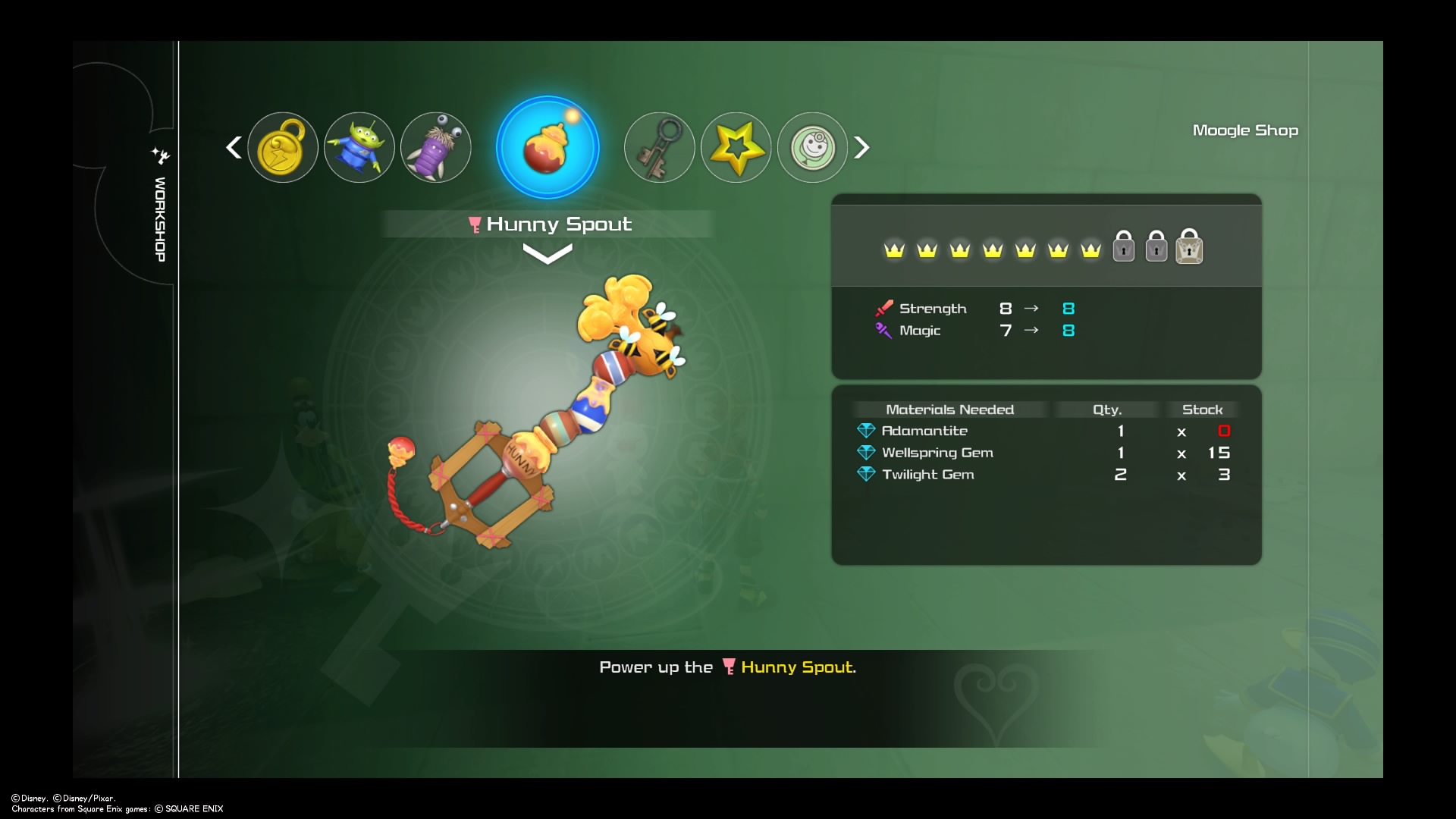Screen dimensions: 1456x819
Task: Choose the green alien keyblade icon
Action: 359,147
